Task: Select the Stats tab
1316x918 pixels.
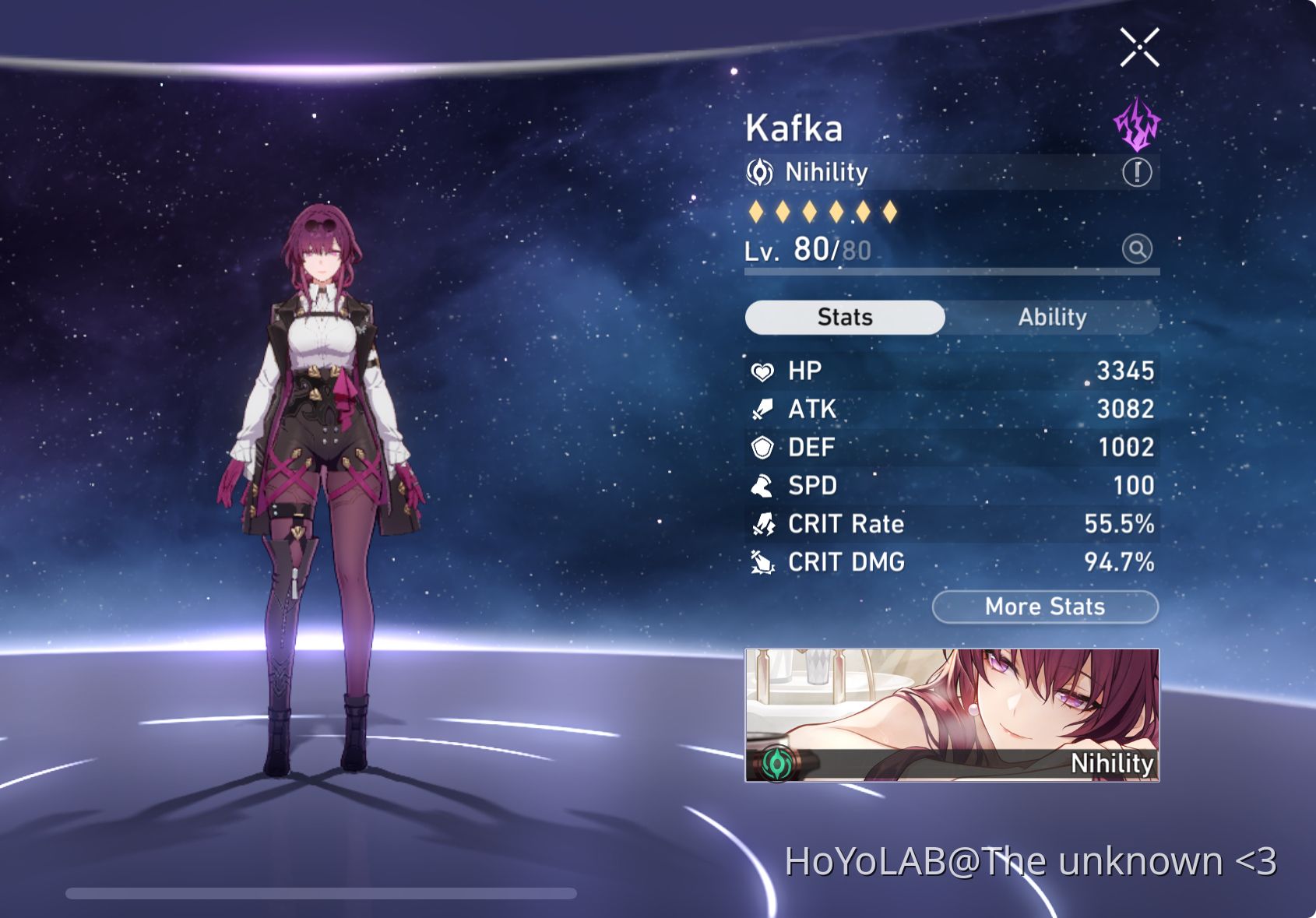Action: pos(844,317)
